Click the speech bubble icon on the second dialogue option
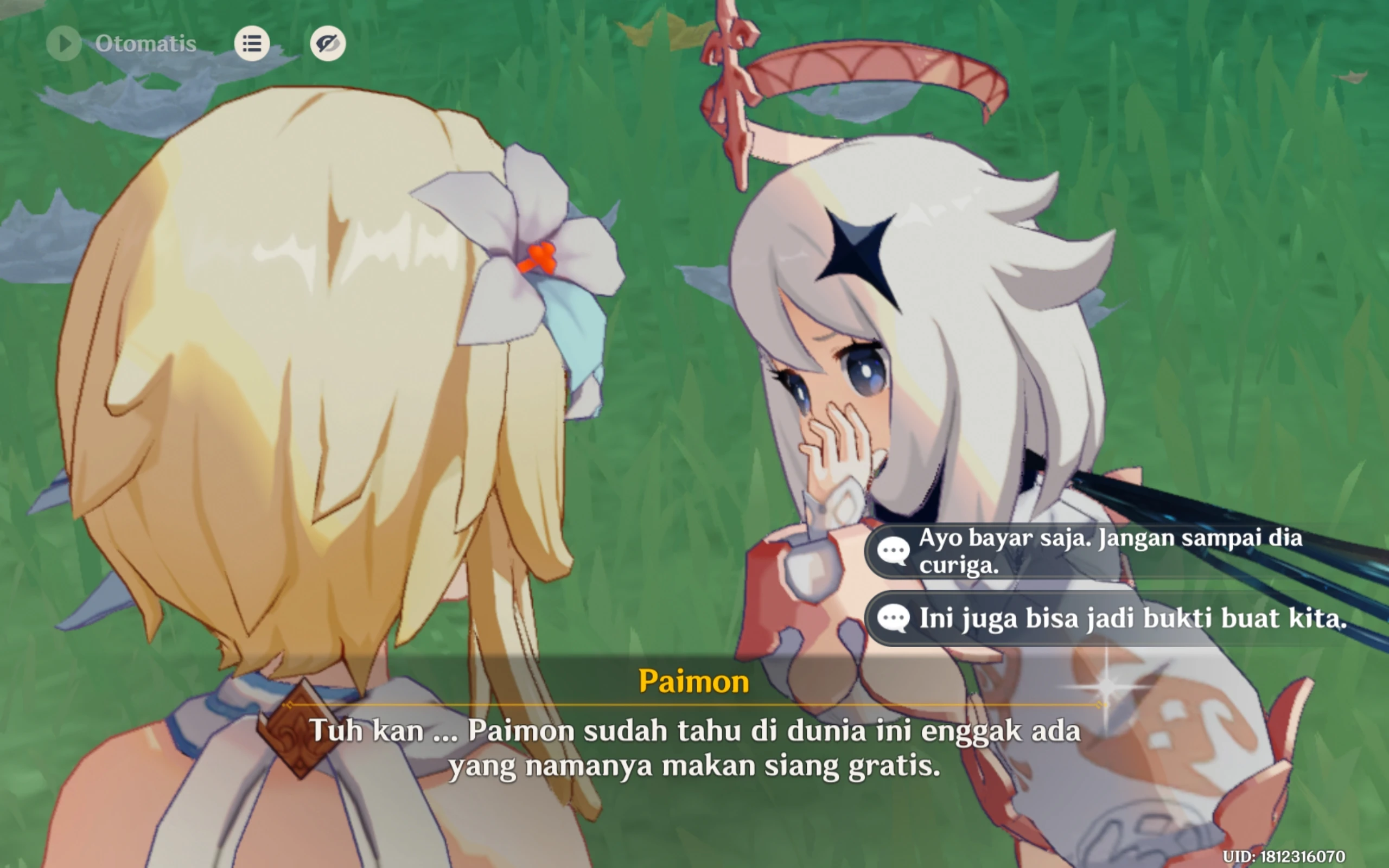The image size is (1389, 868). pos(894,619)
